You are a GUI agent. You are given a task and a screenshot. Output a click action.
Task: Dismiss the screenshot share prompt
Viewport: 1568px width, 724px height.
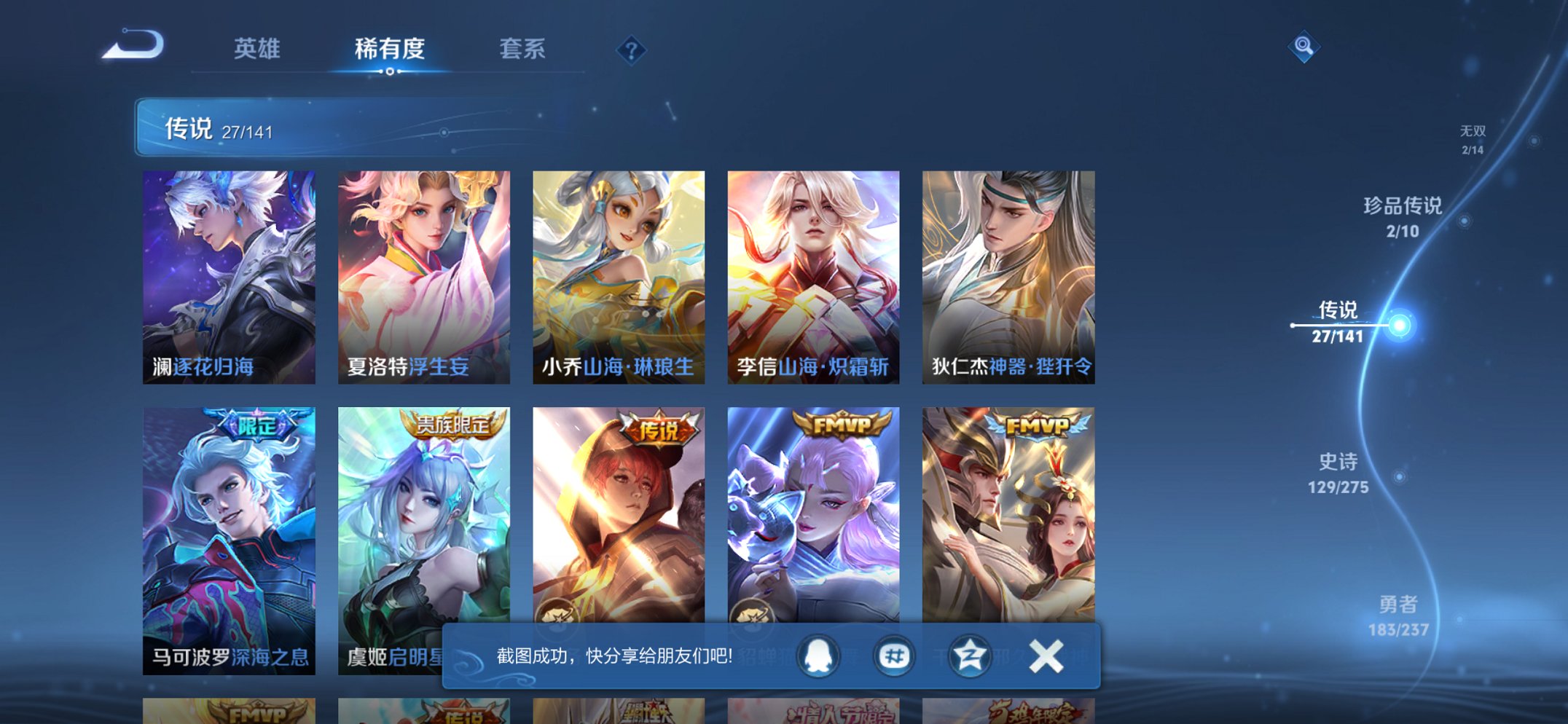click(1046, 656)
